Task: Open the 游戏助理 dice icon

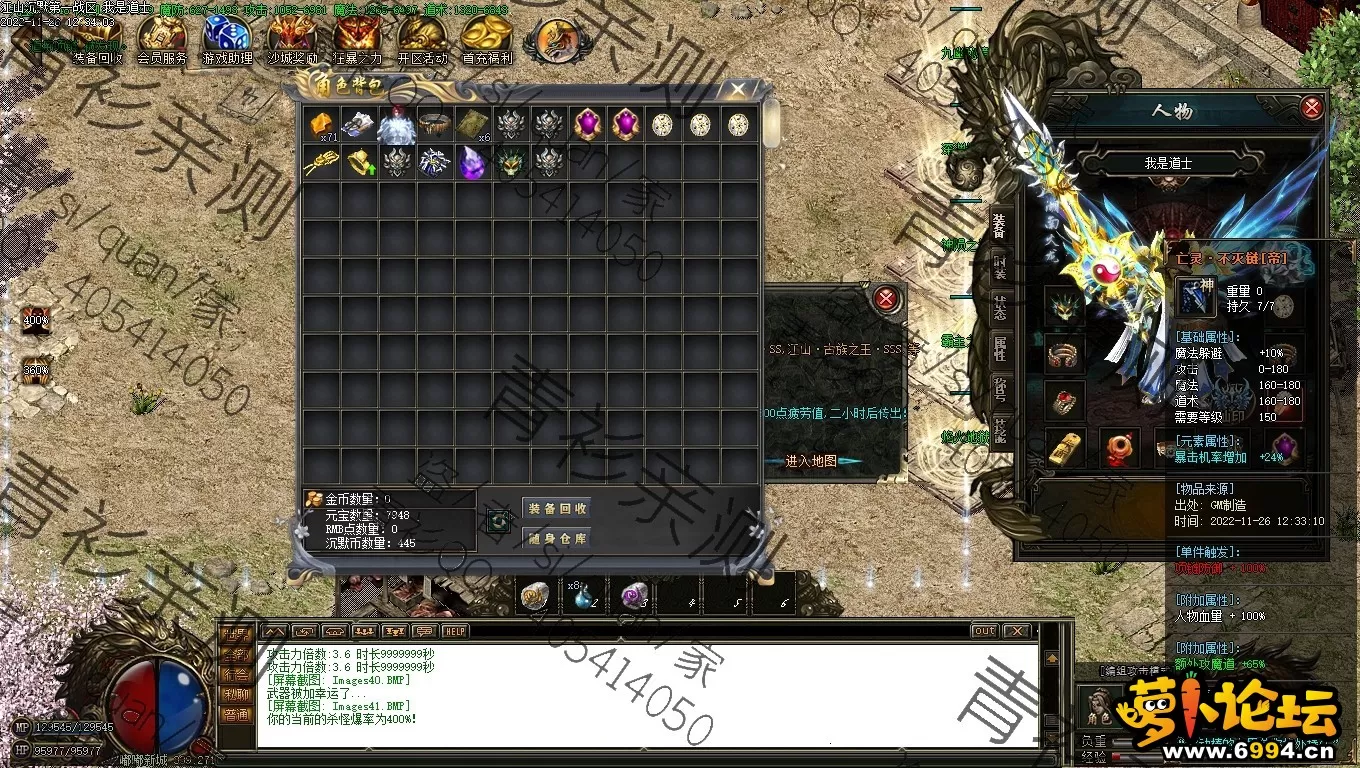Action: [x=228, y=40]
